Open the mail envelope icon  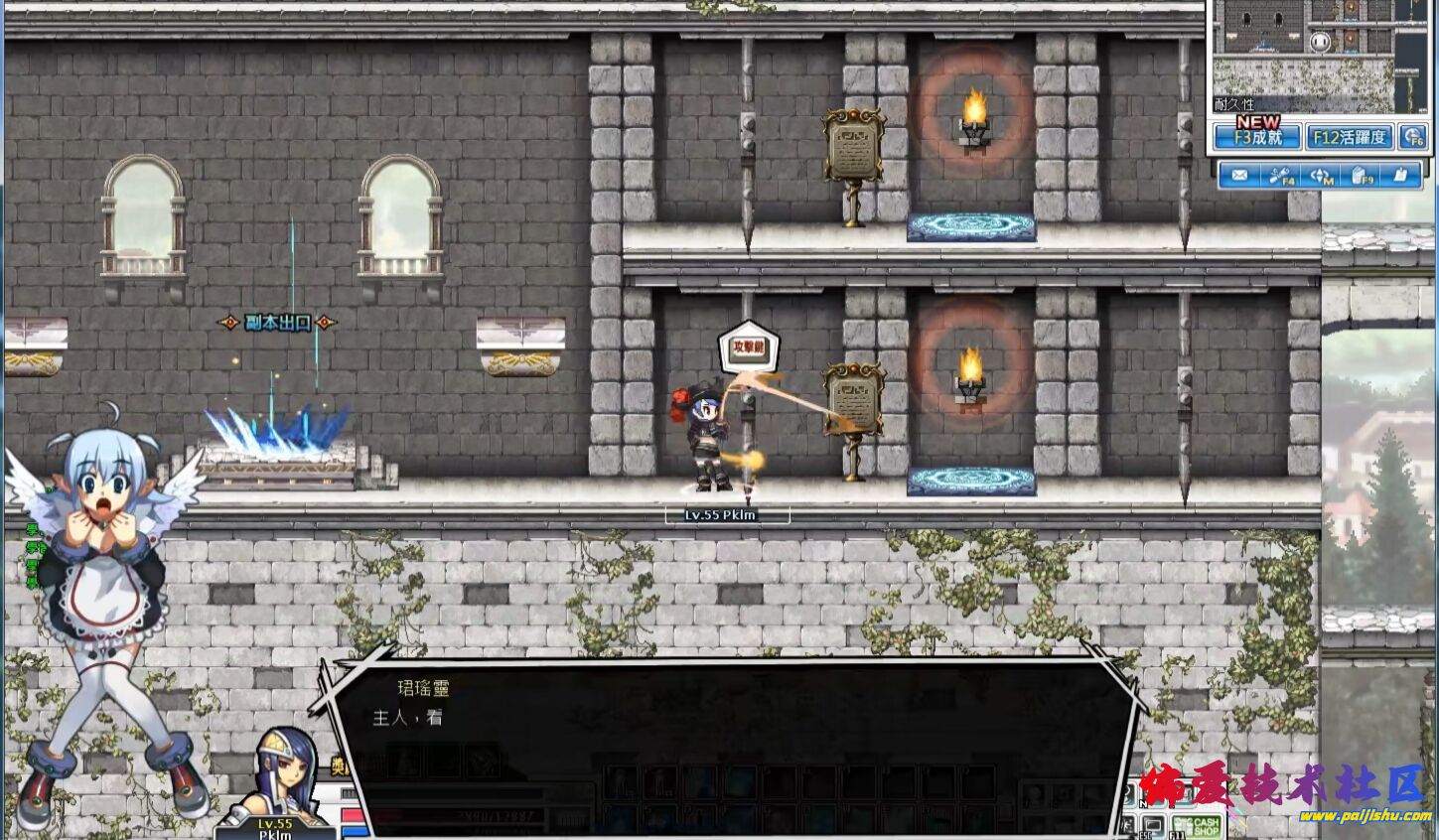[1239, 176]
